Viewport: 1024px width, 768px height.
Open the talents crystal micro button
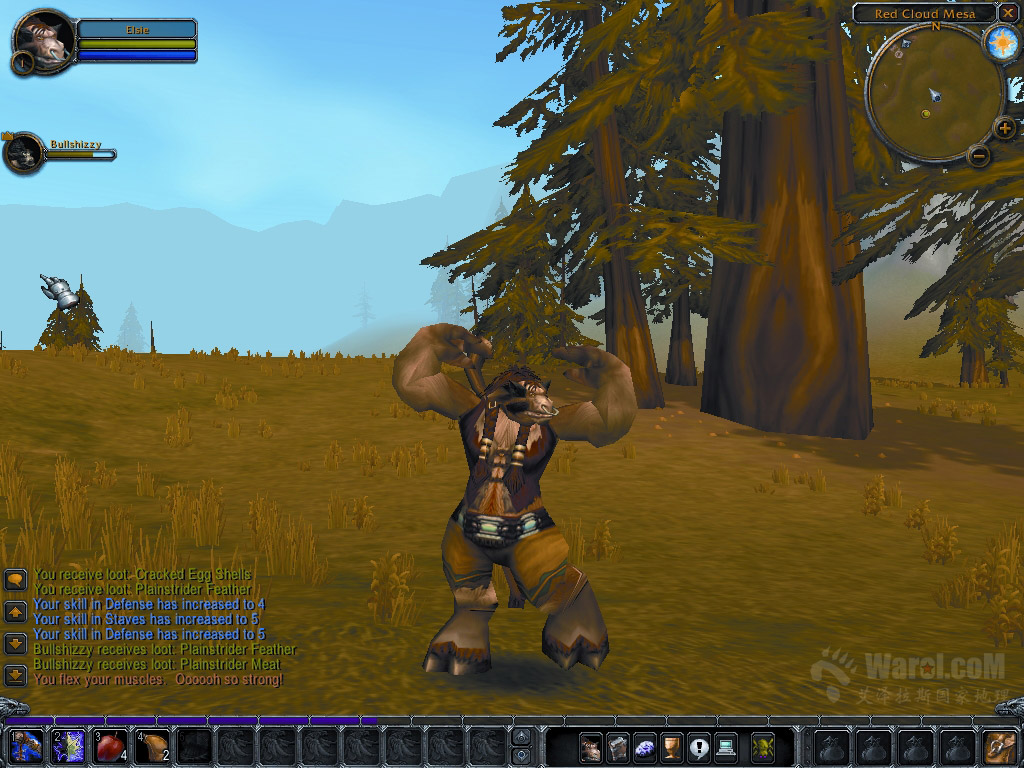pyautogui.click(x=646, y=747)
